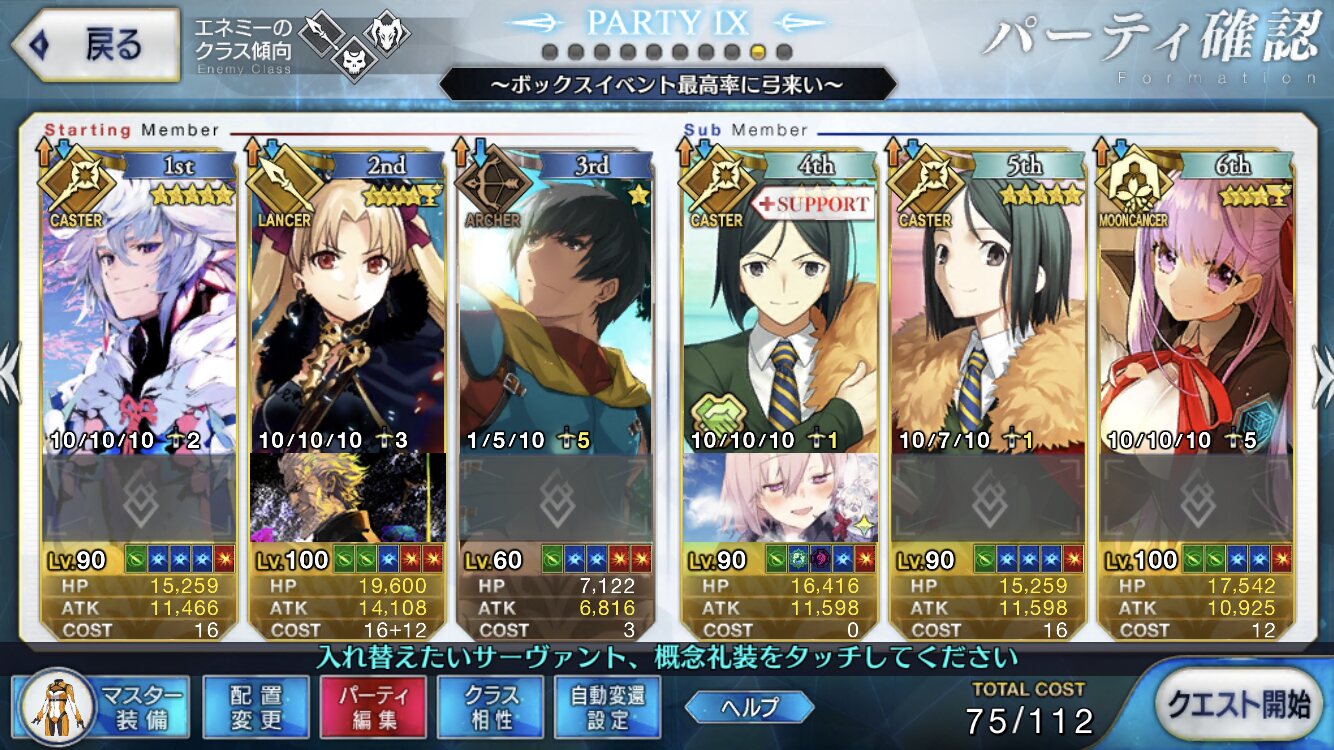Show クラス相性 class affinity chart

[490, 706]
